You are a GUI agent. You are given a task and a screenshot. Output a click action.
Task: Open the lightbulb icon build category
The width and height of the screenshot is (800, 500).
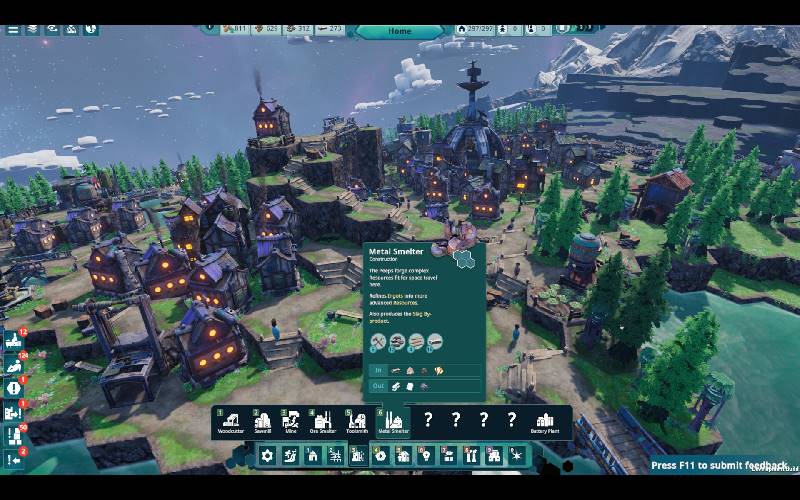pyautogui.click(x=426, y=455)
